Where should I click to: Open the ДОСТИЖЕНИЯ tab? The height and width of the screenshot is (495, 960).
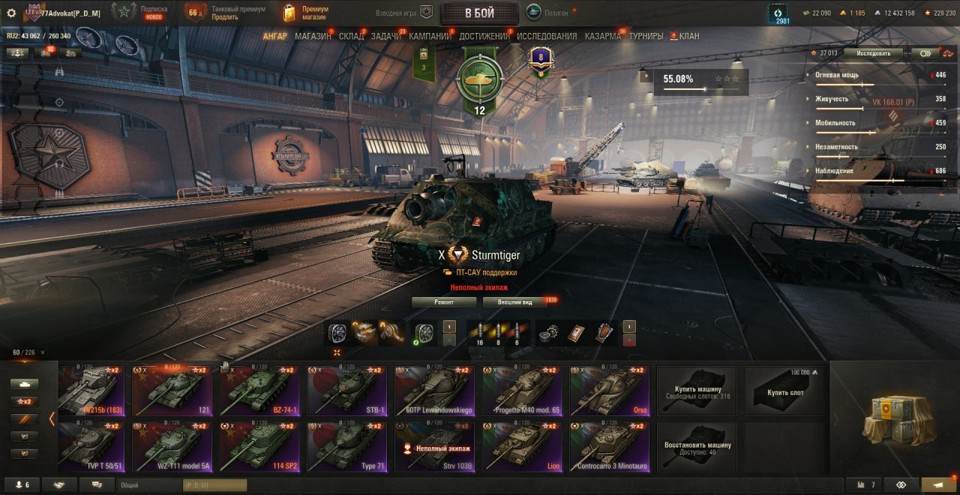coord(484,36)
